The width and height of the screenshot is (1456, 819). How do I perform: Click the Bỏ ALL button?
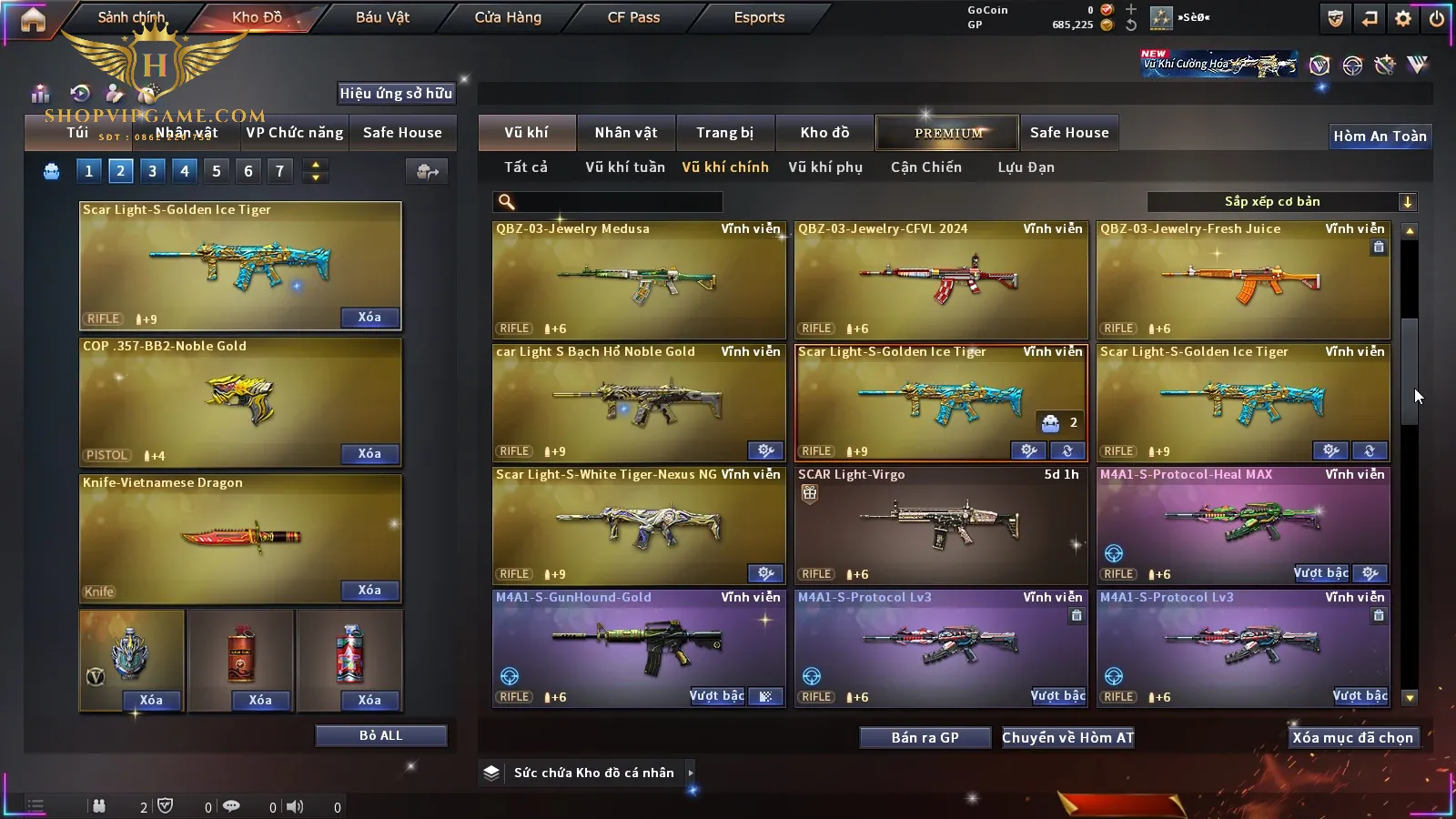pos(380,735)
